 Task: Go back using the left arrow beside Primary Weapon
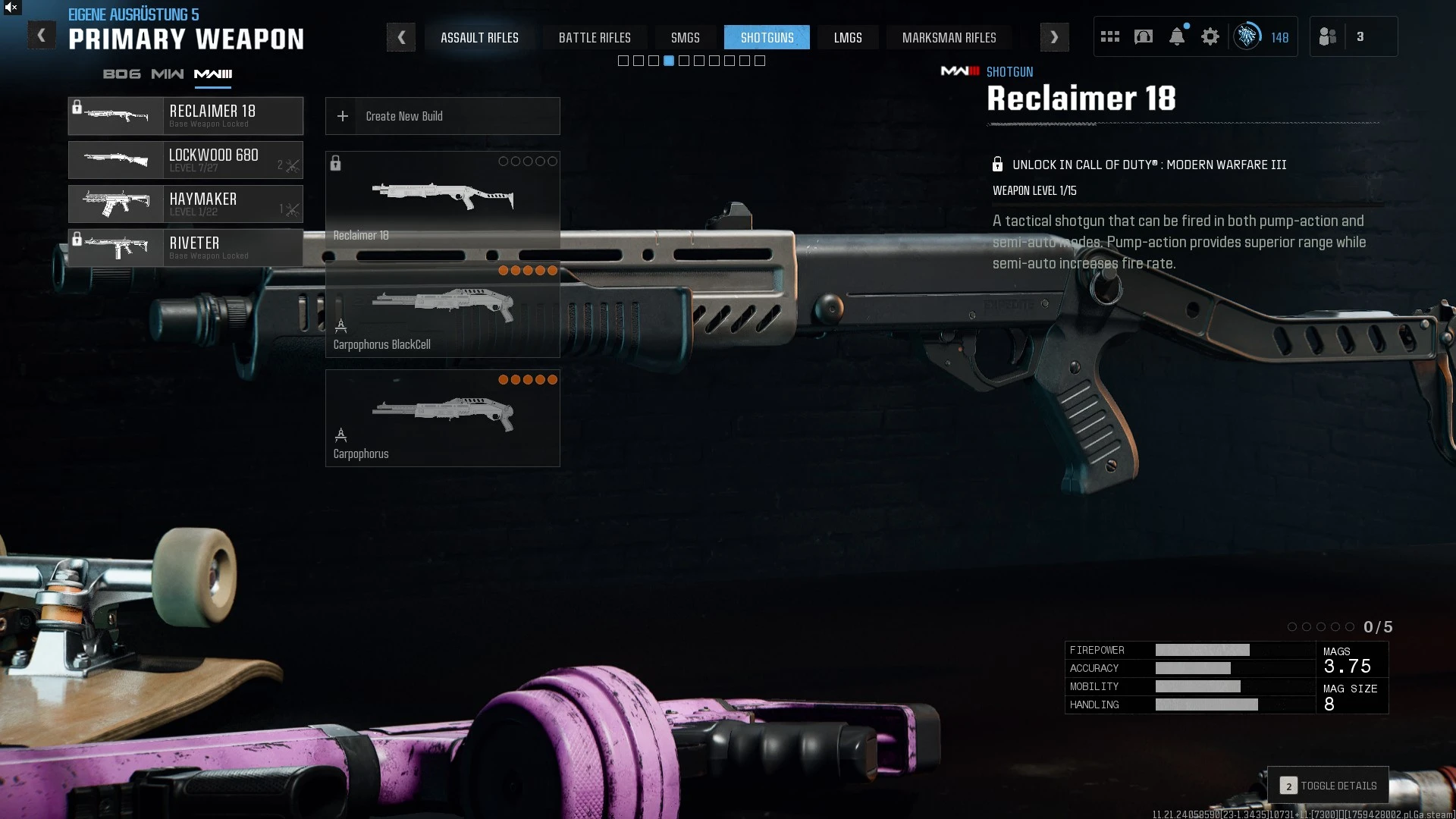pyautogui.click(x=42, y=36)
